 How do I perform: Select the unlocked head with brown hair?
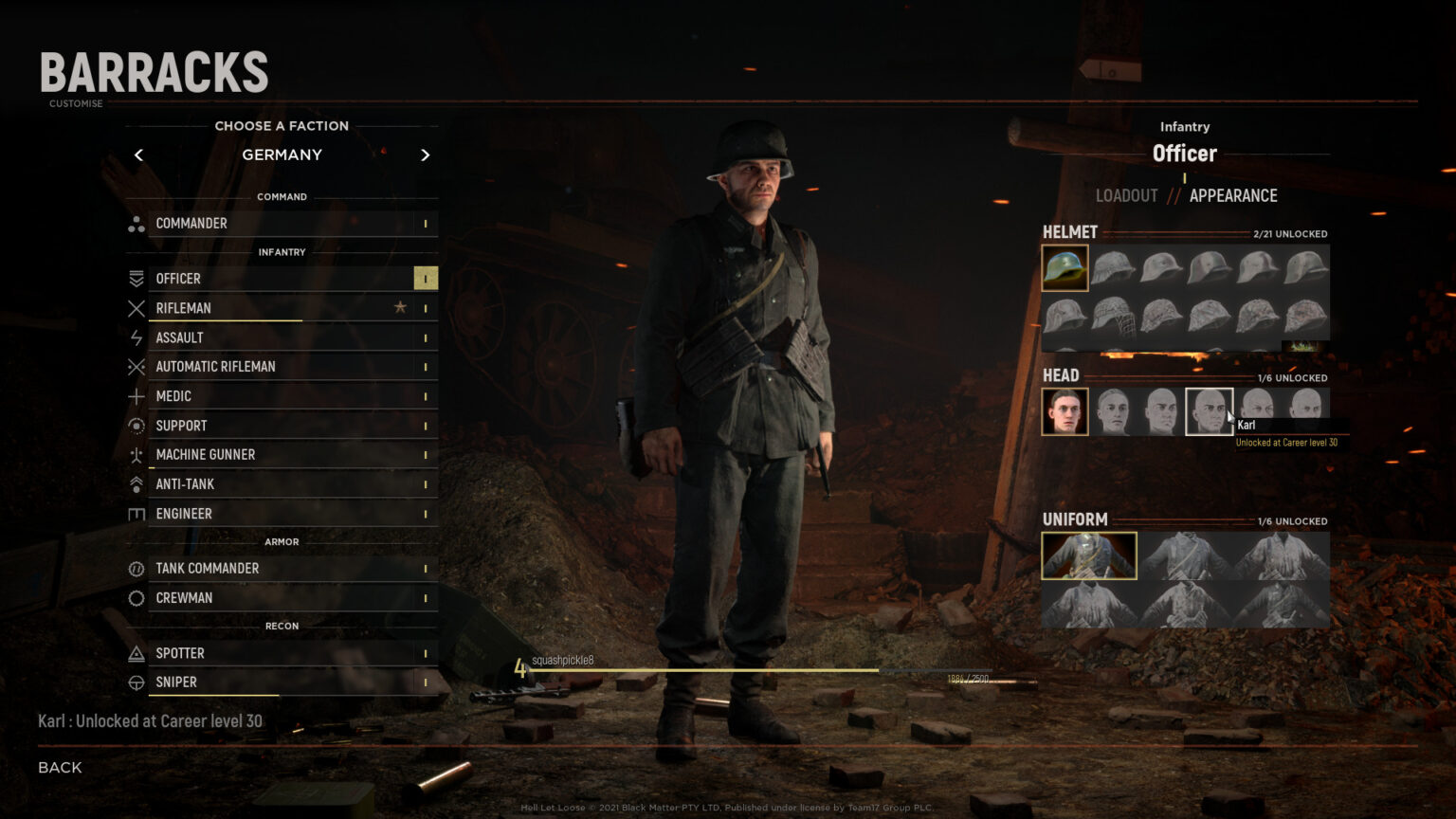coord(1065,411)
